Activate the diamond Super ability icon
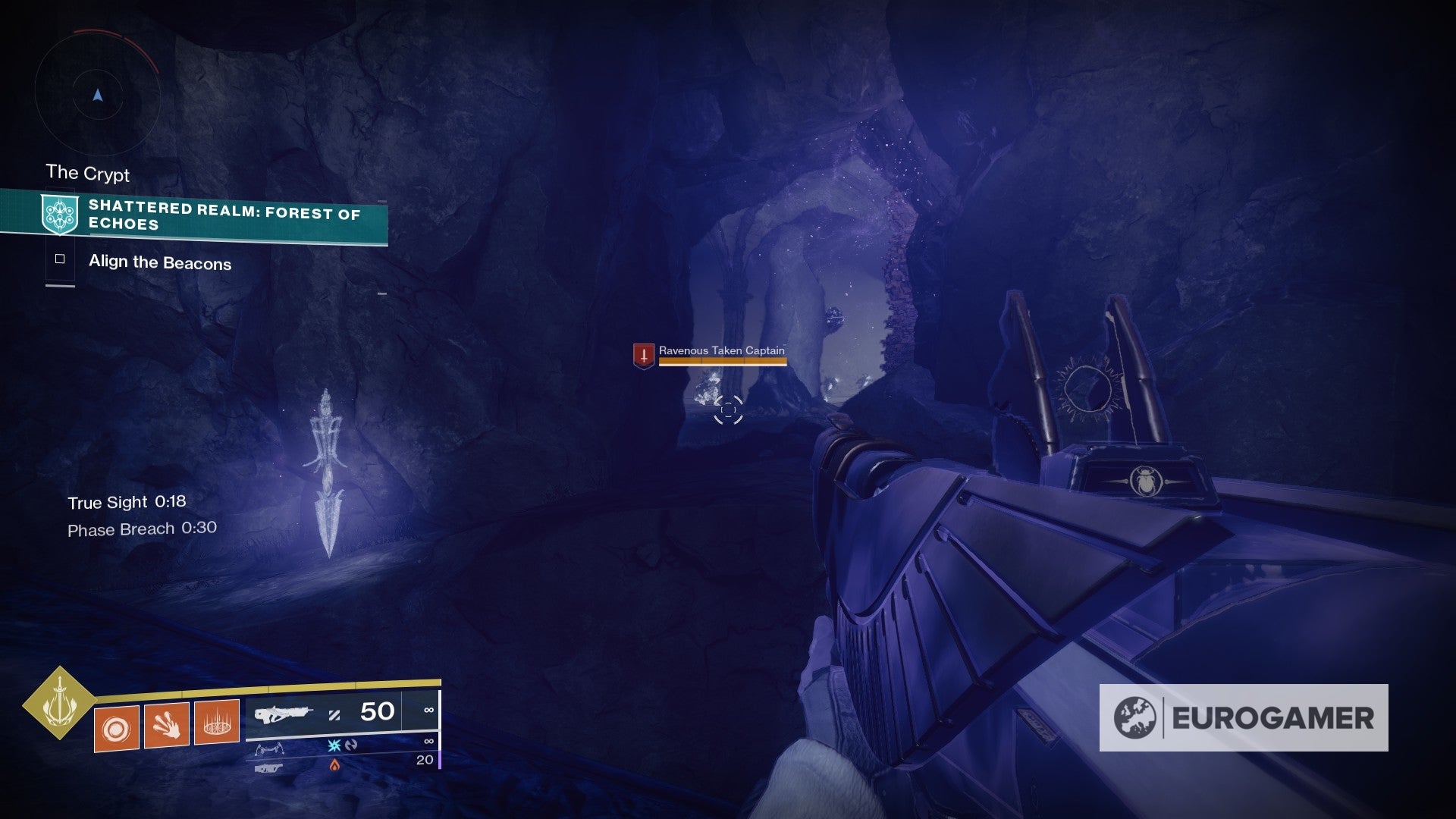The width and height of the screenshot is (1456, 819). point(59,703)
